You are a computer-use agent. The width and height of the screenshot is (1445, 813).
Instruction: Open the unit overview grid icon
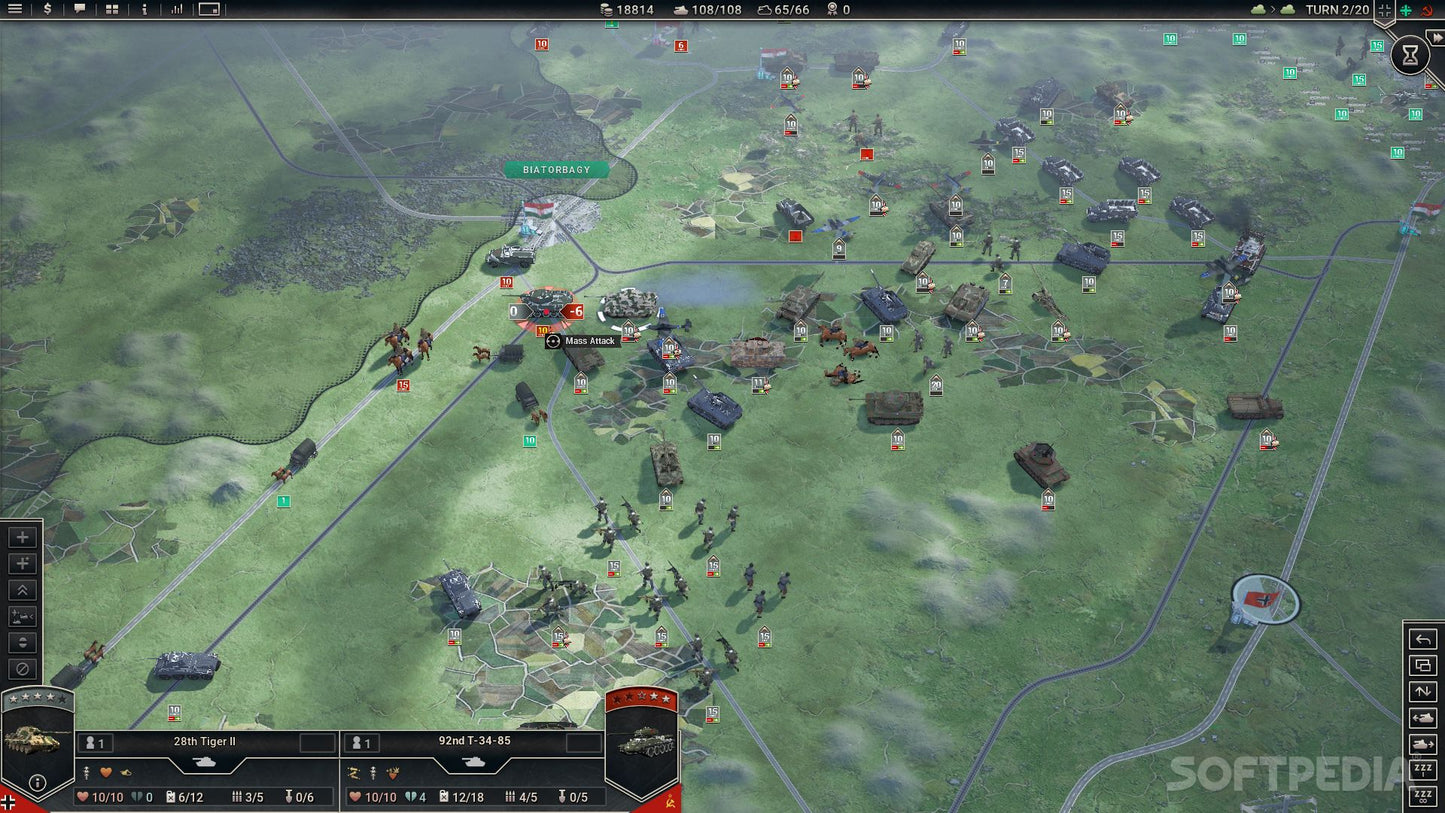(x=110, y=9)
